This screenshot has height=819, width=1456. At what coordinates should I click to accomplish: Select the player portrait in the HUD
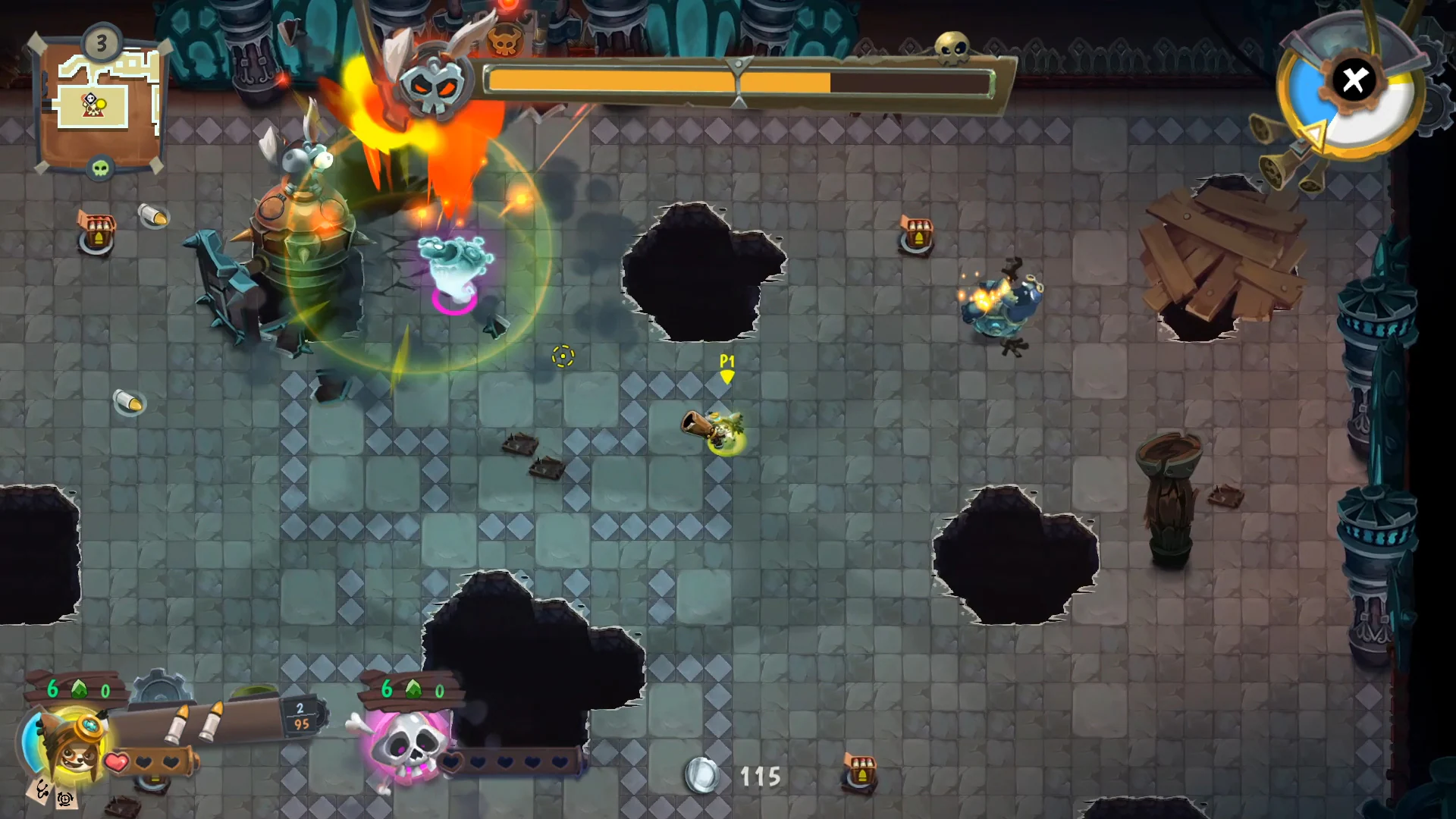click(x=74, y=755)
